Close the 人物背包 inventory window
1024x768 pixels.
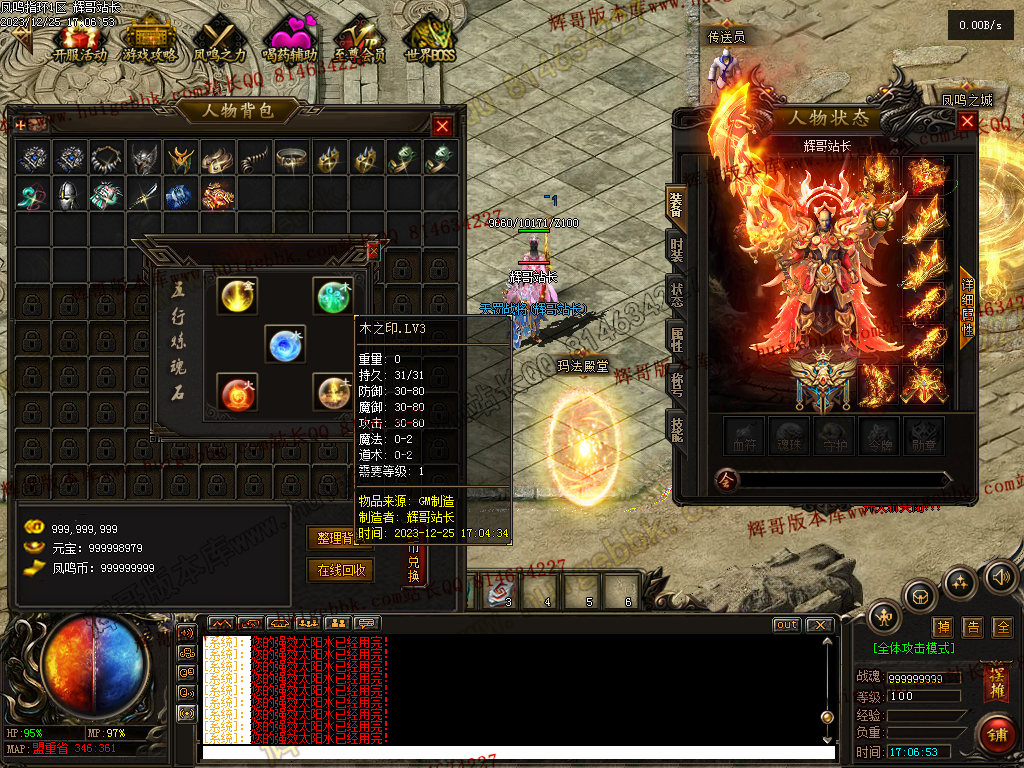click(x=442, y=126)
